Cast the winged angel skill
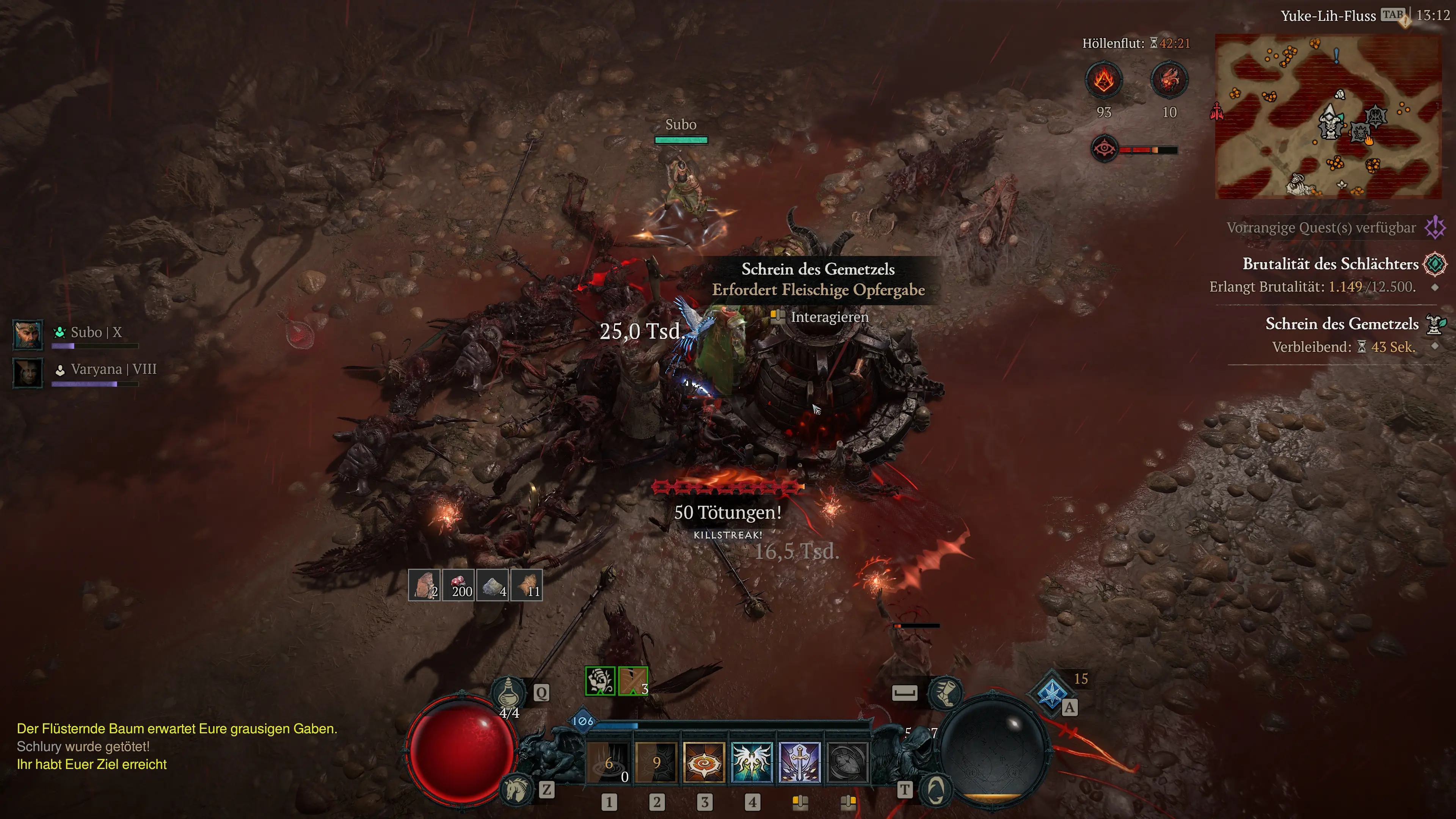 pyautogui.click(x=752, y=763)
